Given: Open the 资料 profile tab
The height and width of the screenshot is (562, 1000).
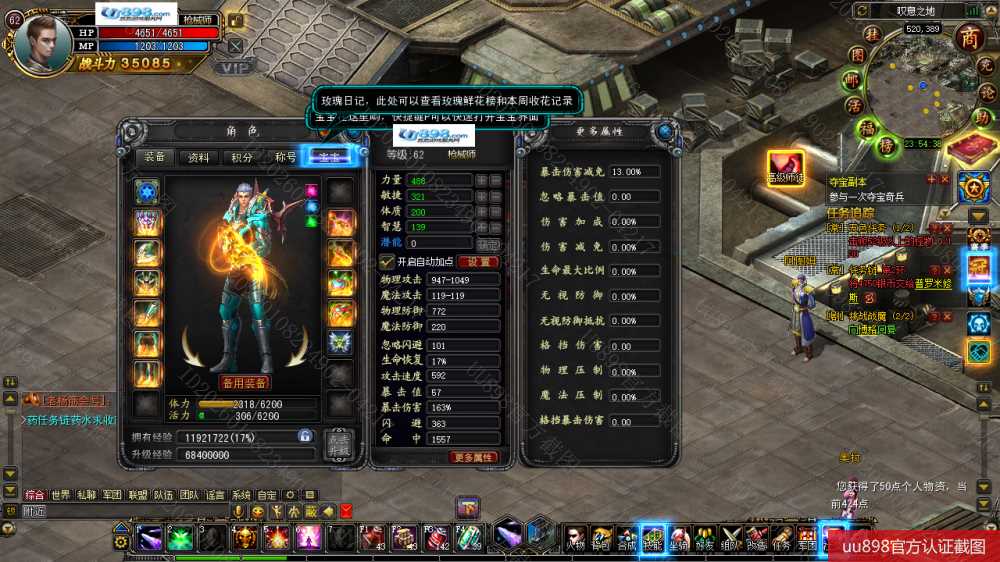Looking at the screenshot, I should [199, 157].
